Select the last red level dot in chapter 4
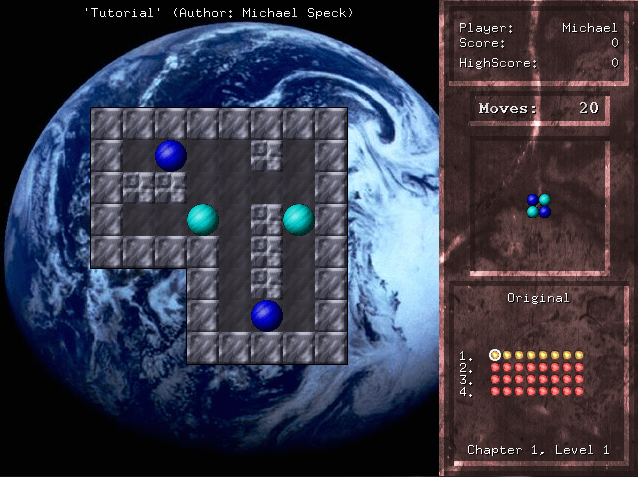638x477 pixels. (579, 391)
